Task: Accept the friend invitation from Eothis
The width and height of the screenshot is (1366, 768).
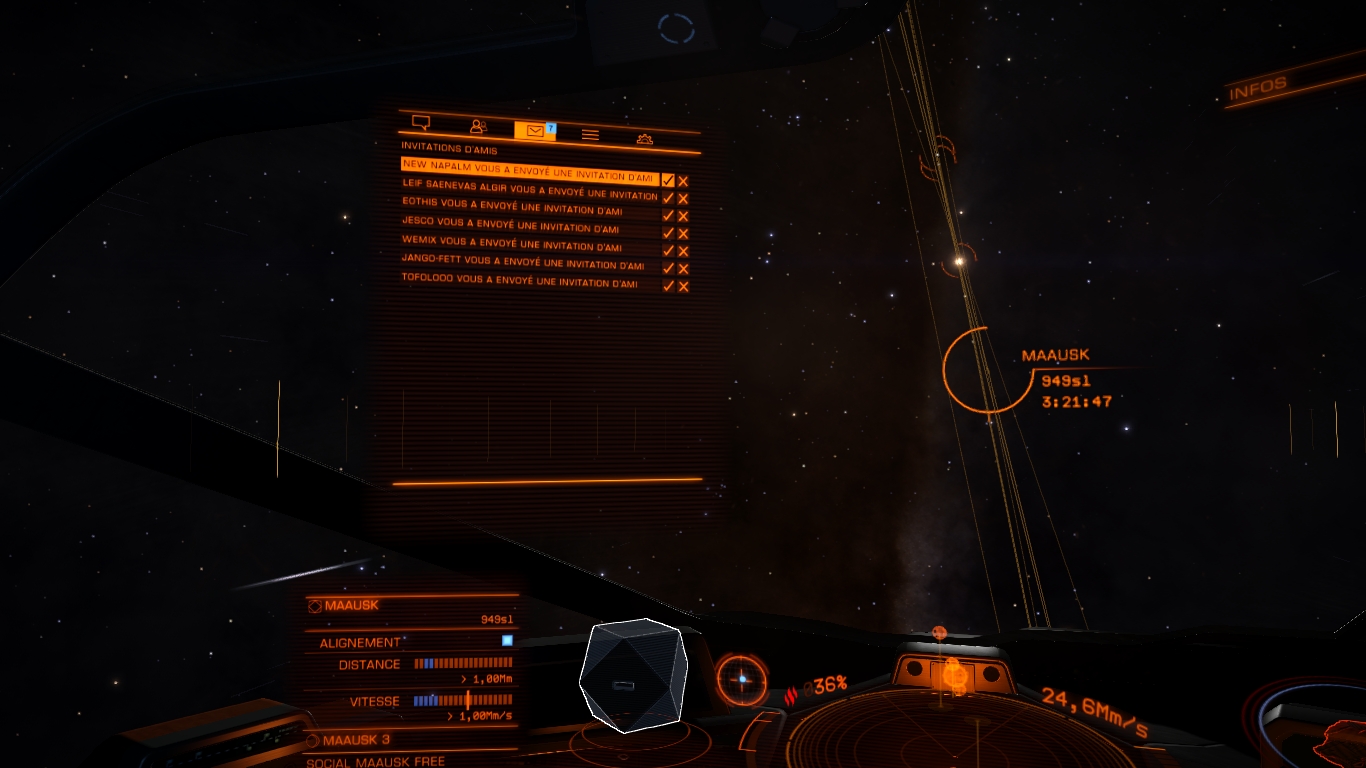Action: click(668, 215)
